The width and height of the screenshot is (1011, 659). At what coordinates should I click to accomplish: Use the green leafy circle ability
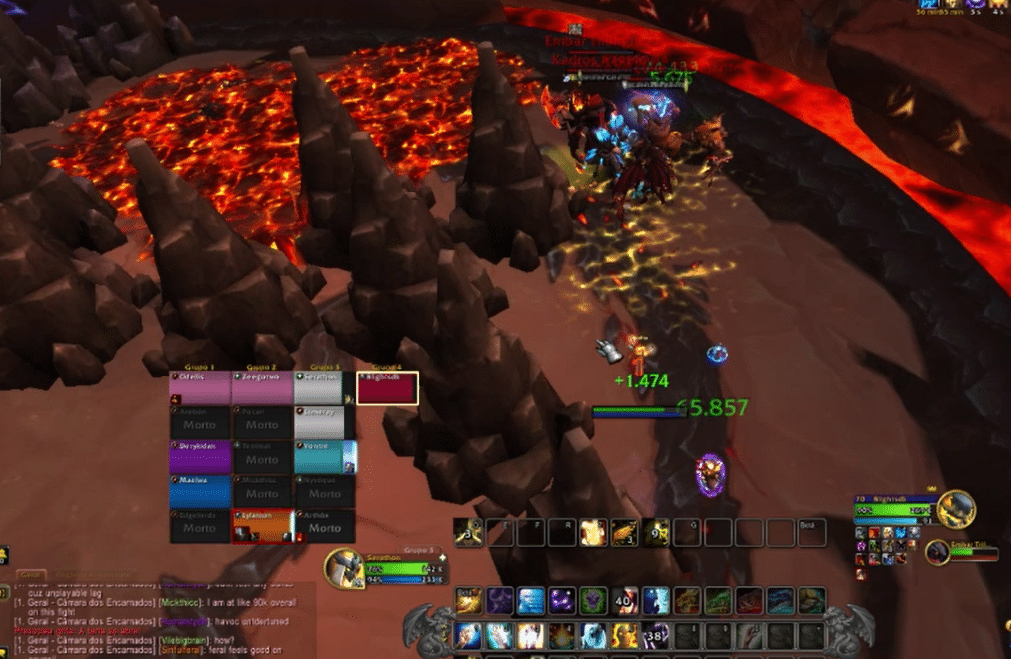coord(594,600)
